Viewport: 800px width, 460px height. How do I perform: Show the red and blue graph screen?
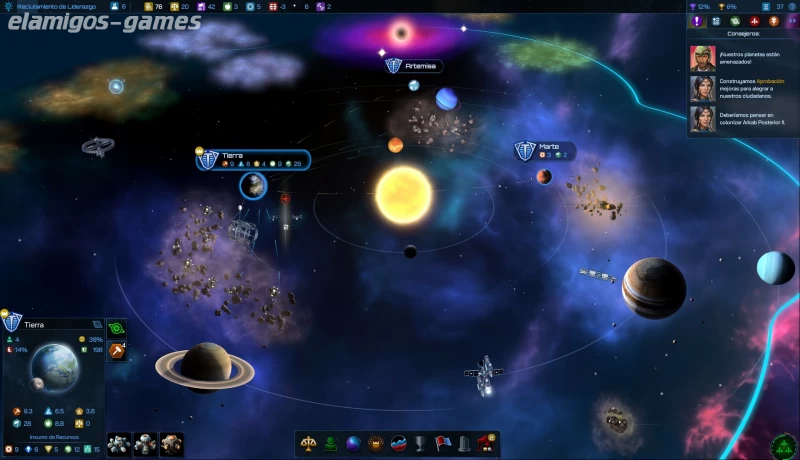pos(398,443)
